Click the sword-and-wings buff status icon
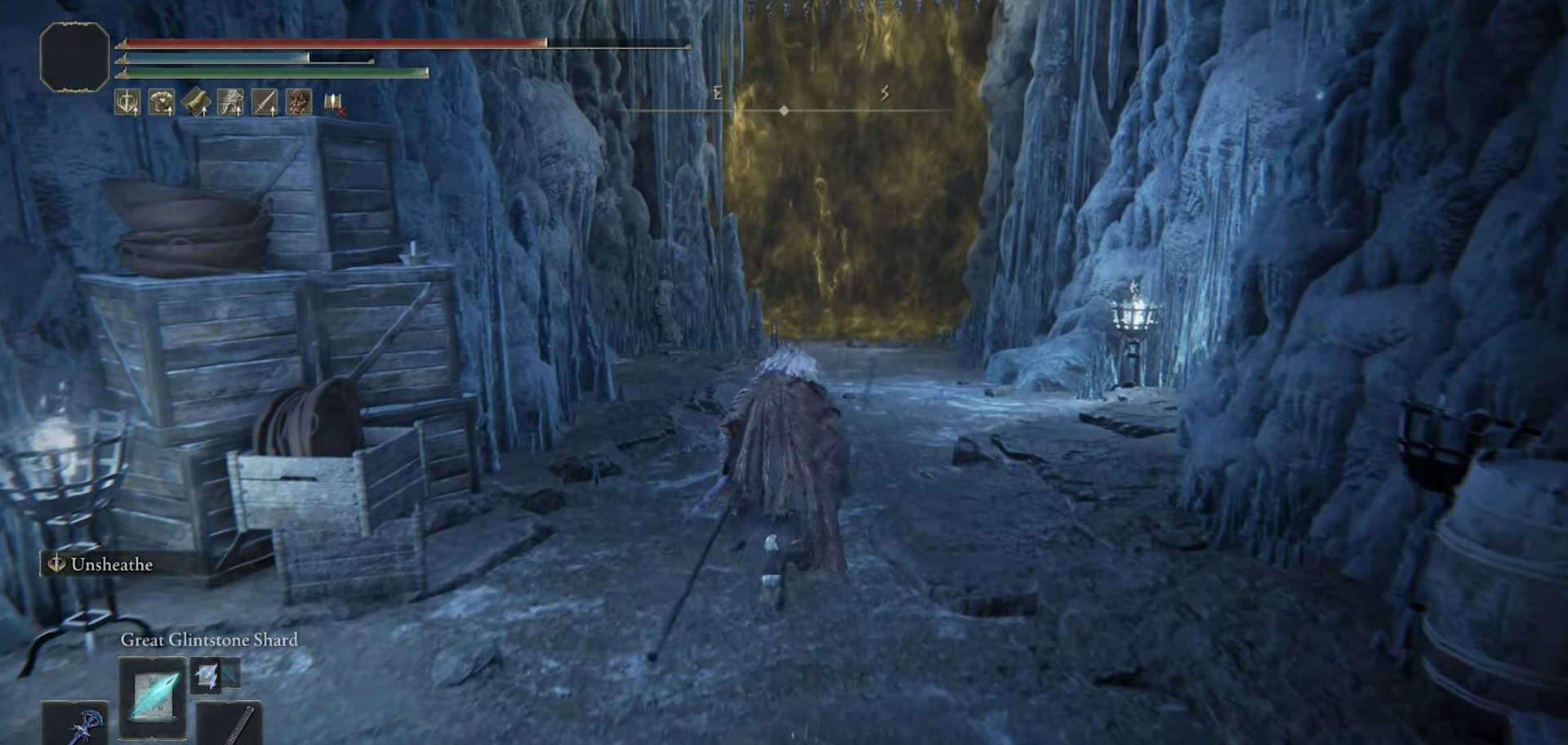The height and width of the screenshot is (745, 1568). 127,102
